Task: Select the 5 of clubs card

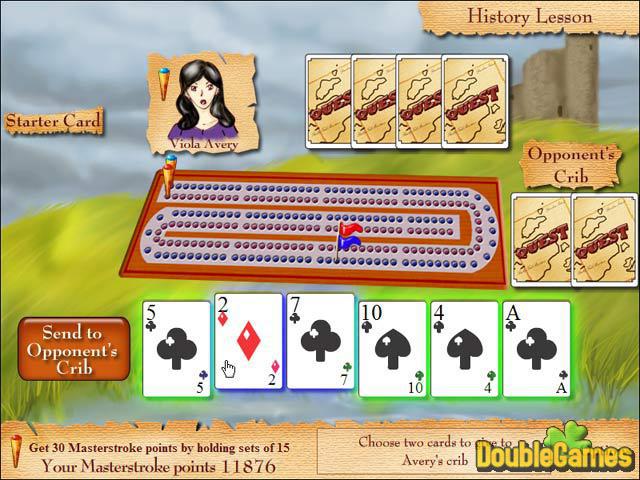Action: point(177,349)
